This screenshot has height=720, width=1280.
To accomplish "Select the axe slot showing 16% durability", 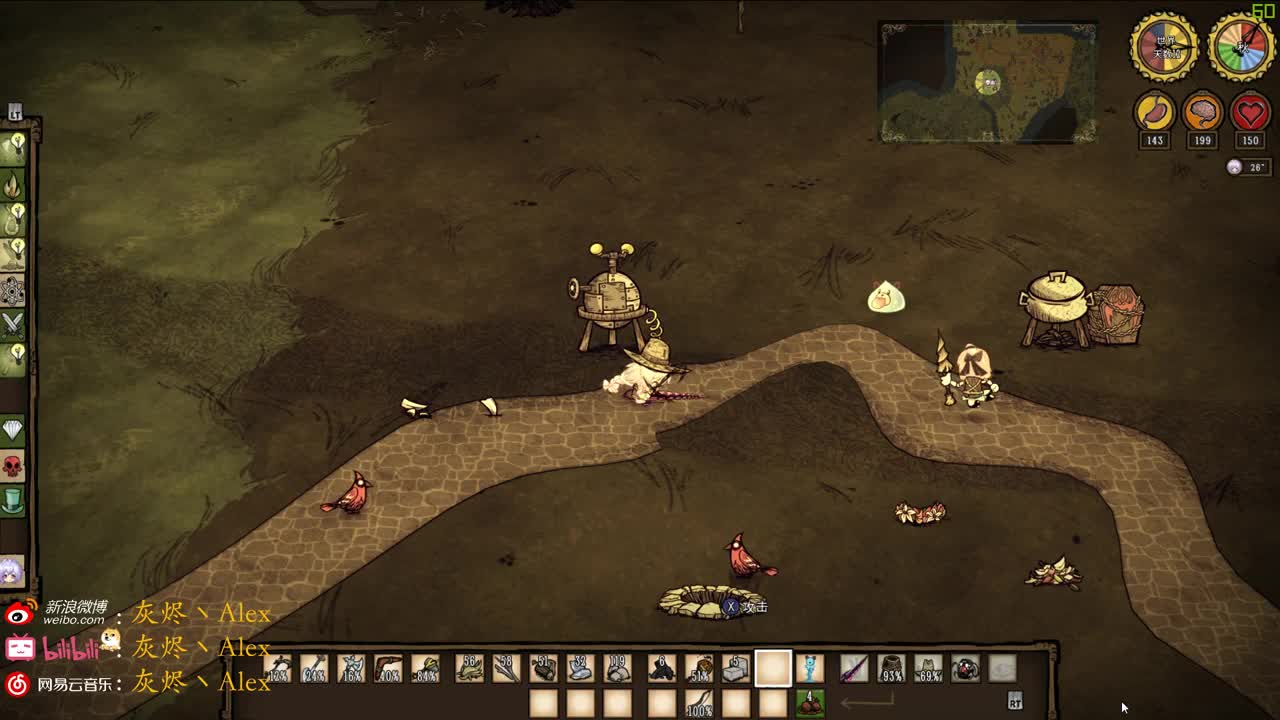I will (352, 668).
